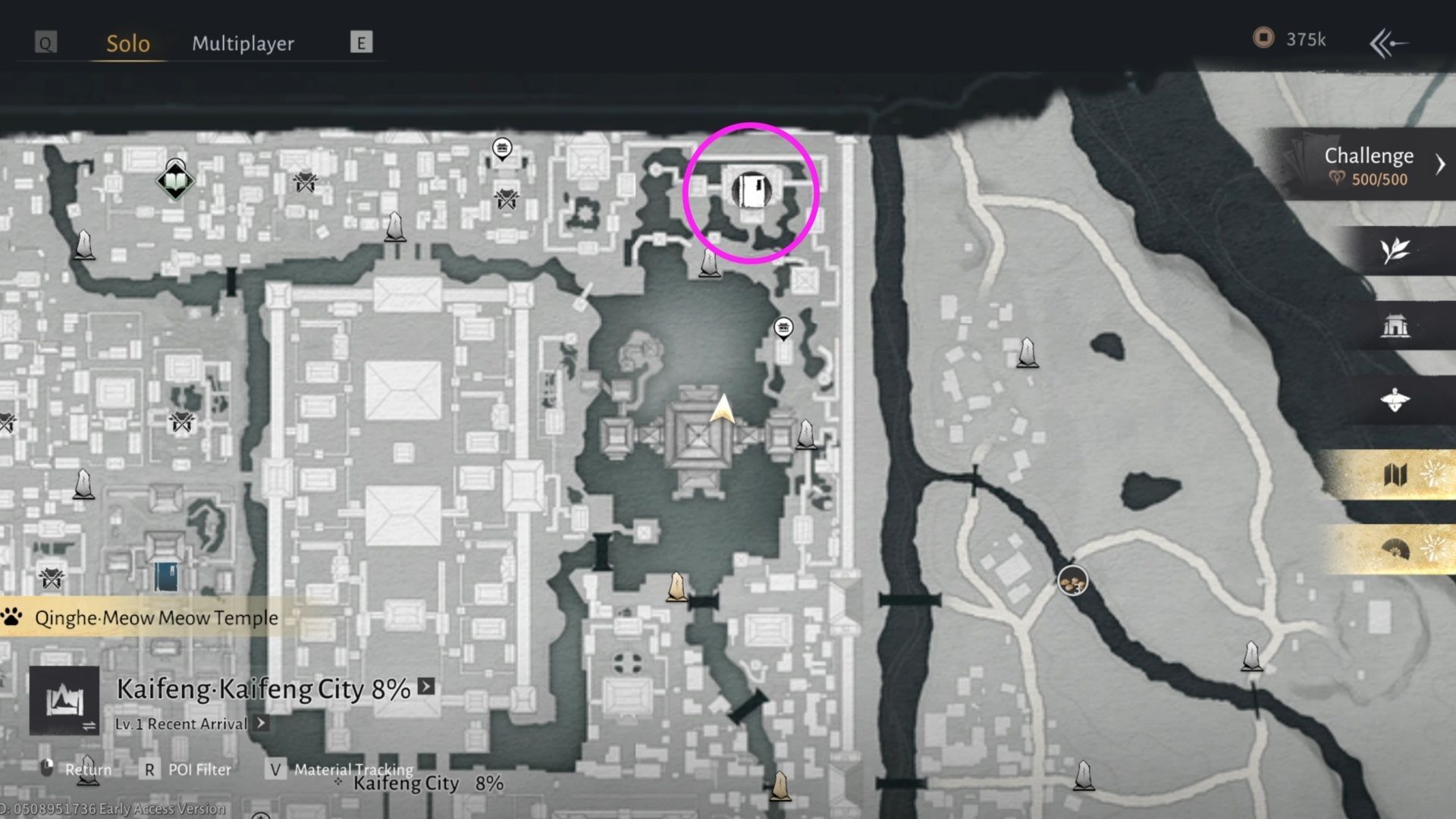
Task: Click the currency coin icon near 375k
Action: [1263, 39]
